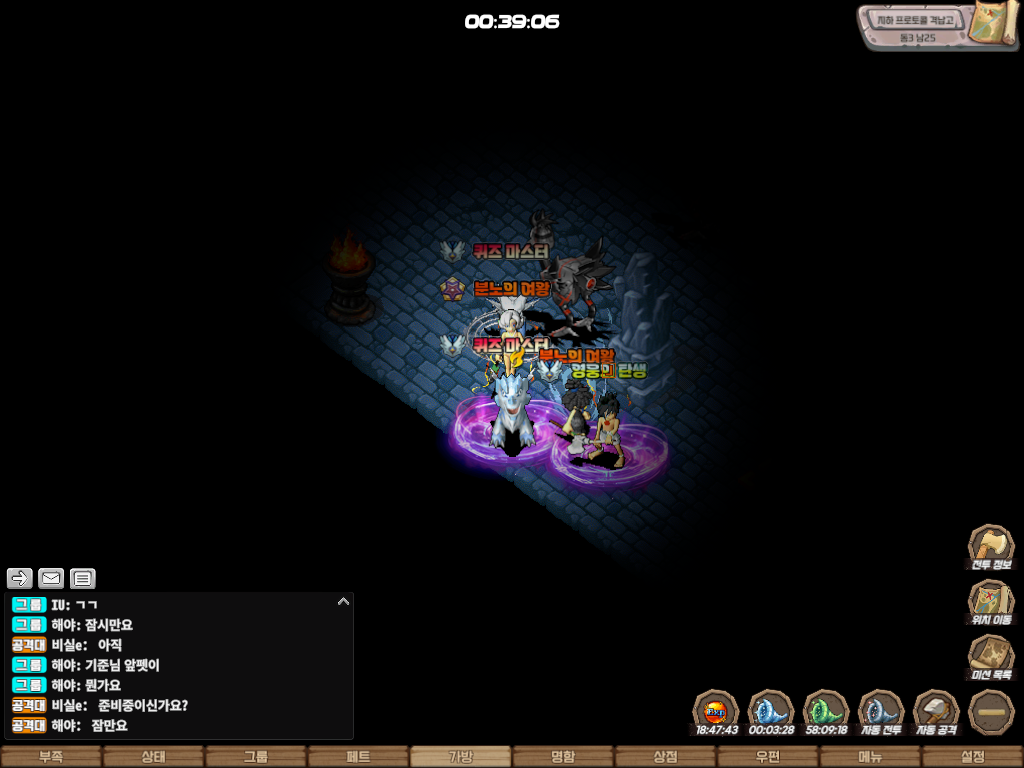Expand the chat with the up chevron
Screen dimensions: 1024x768
[x=343, y=602]
